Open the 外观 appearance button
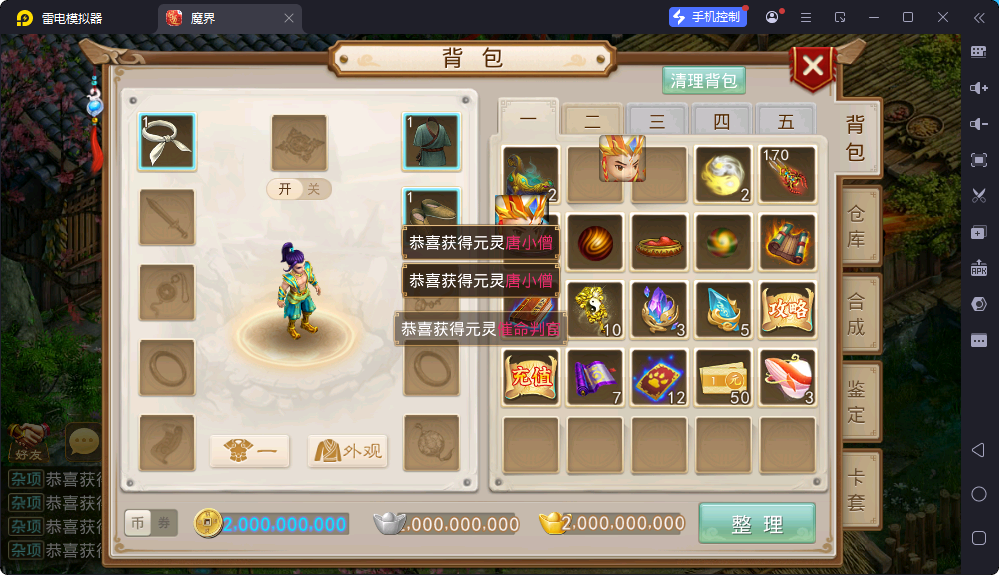Screen dimensions: 999x575 [348, 451]
